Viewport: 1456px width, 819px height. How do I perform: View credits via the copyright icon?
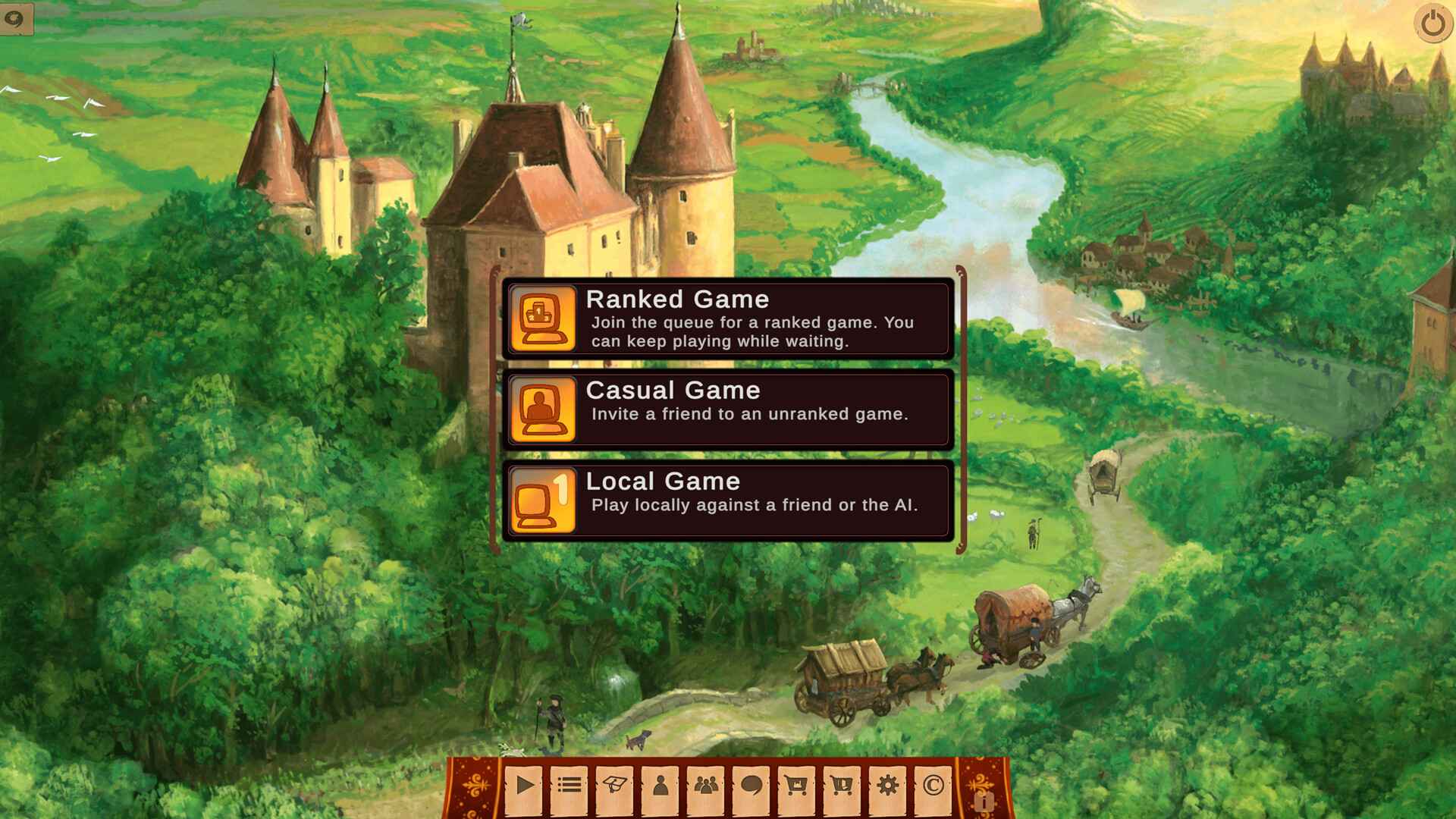(935, 786)
